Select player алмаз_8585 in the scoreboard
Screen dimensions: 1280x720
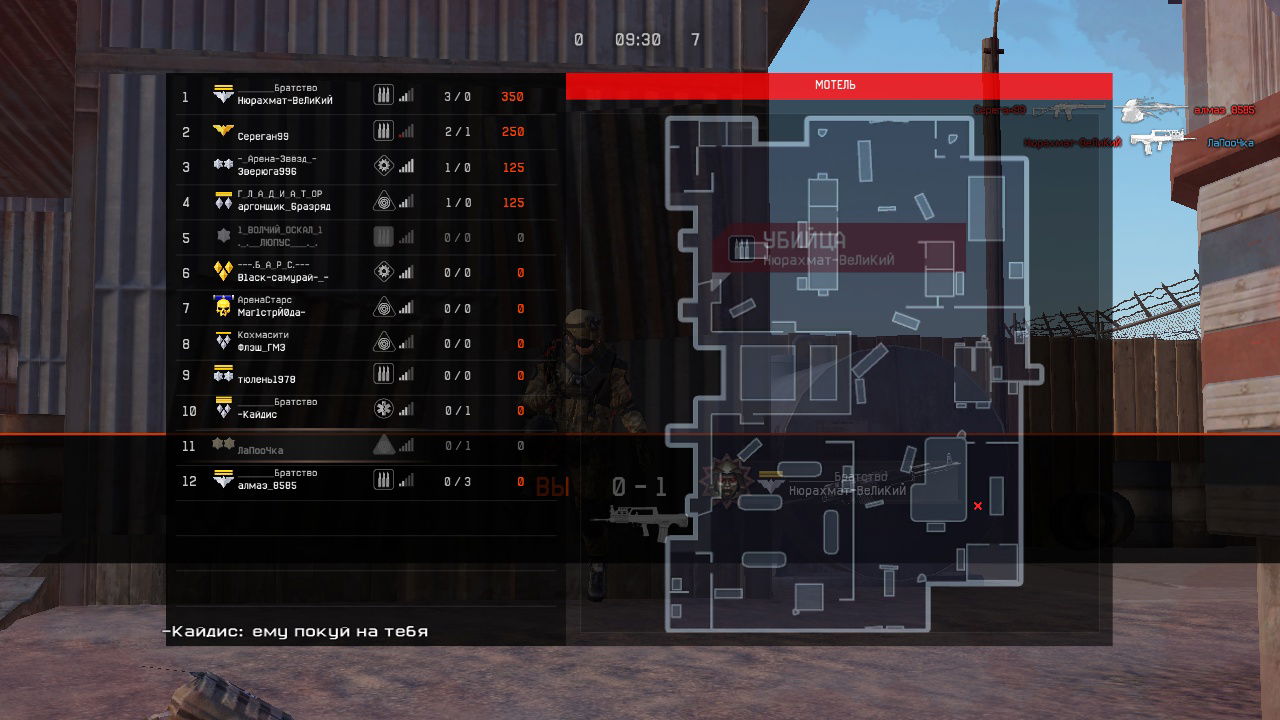(360, 481)
